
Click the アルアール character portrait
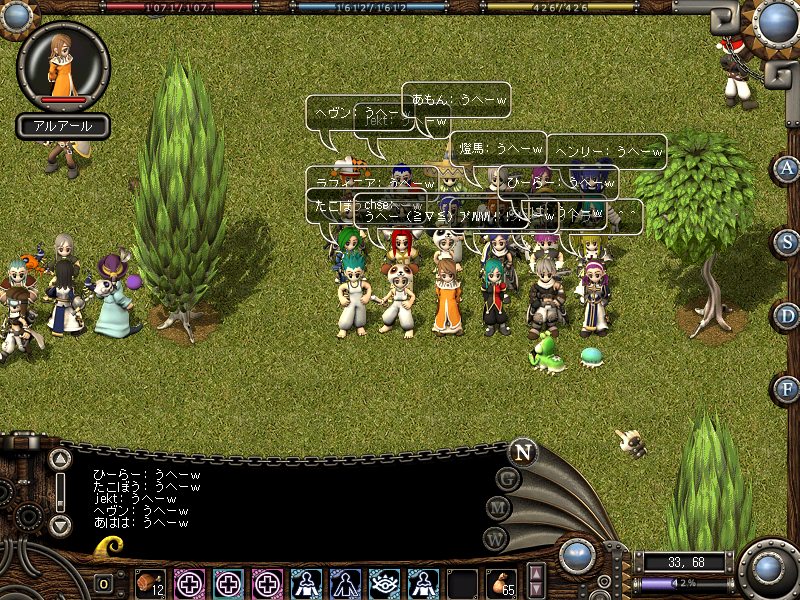tap(63, 66)
